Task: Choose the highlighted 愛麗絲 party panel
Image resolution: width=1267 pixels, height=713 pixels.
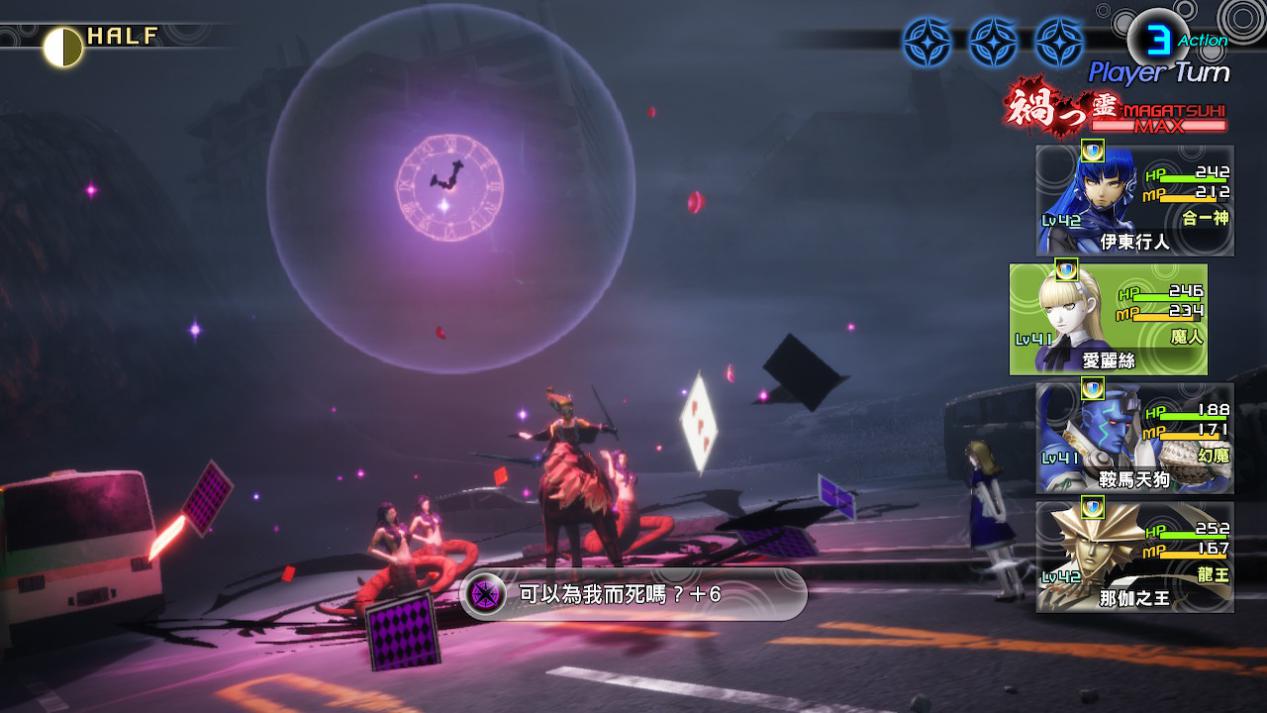Action: coord(1108,320)
